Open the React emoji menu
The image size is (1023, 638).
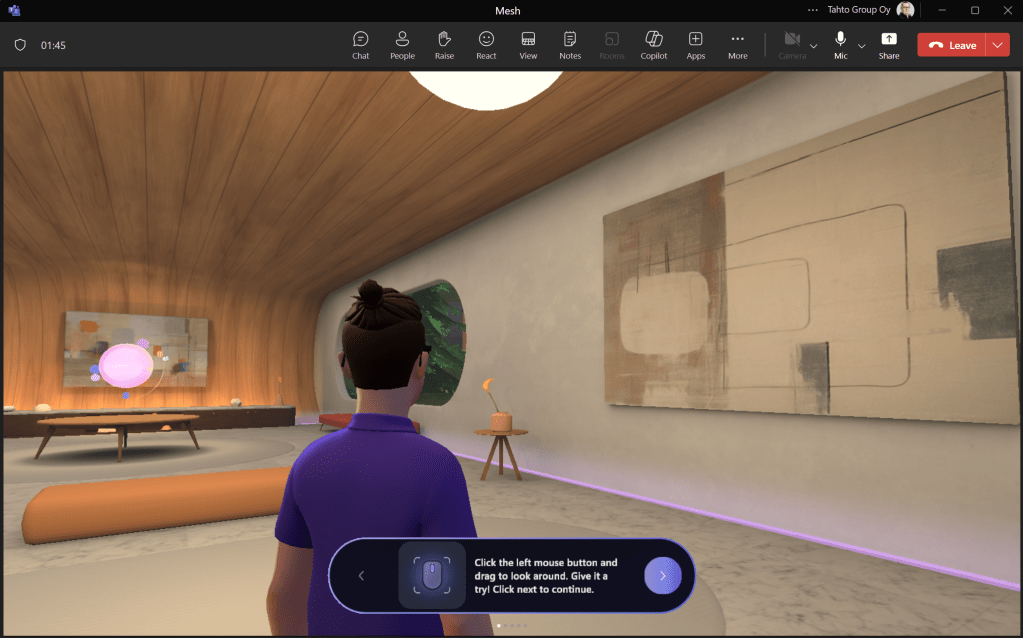coord(486,44)
